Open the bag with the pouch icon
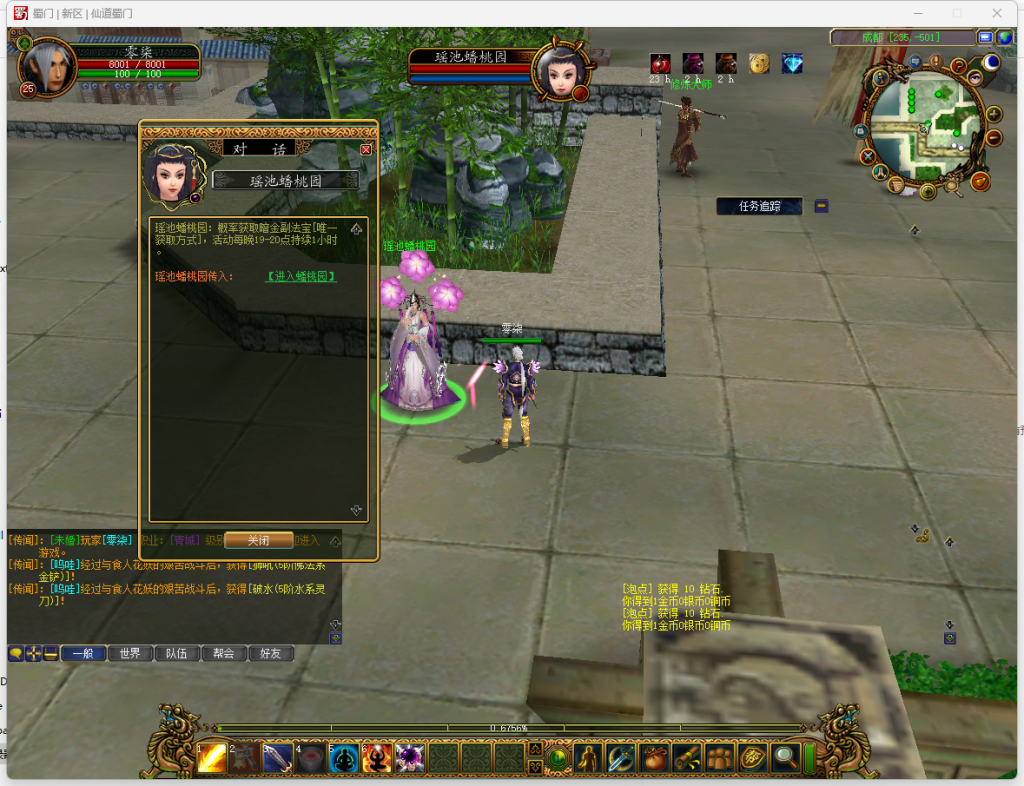This screenshot has width=1024, height=786. point(654,758)
